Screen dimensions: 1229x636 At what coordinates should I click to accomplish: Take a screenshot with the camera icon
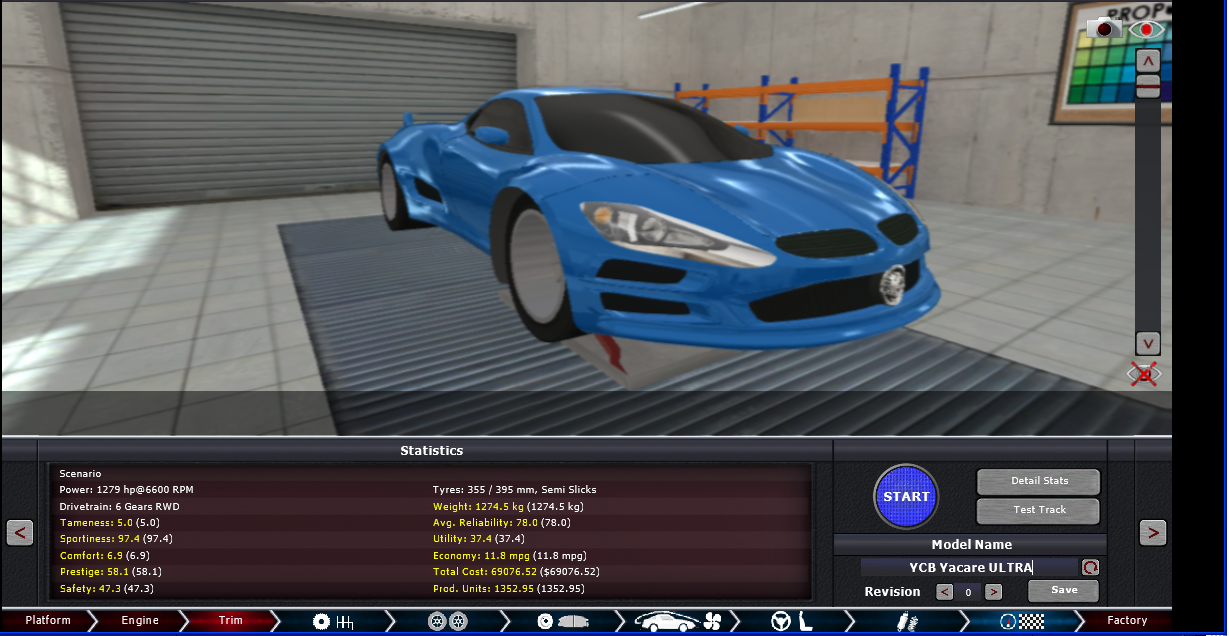pyautogui.click(x=1105, y=29)
